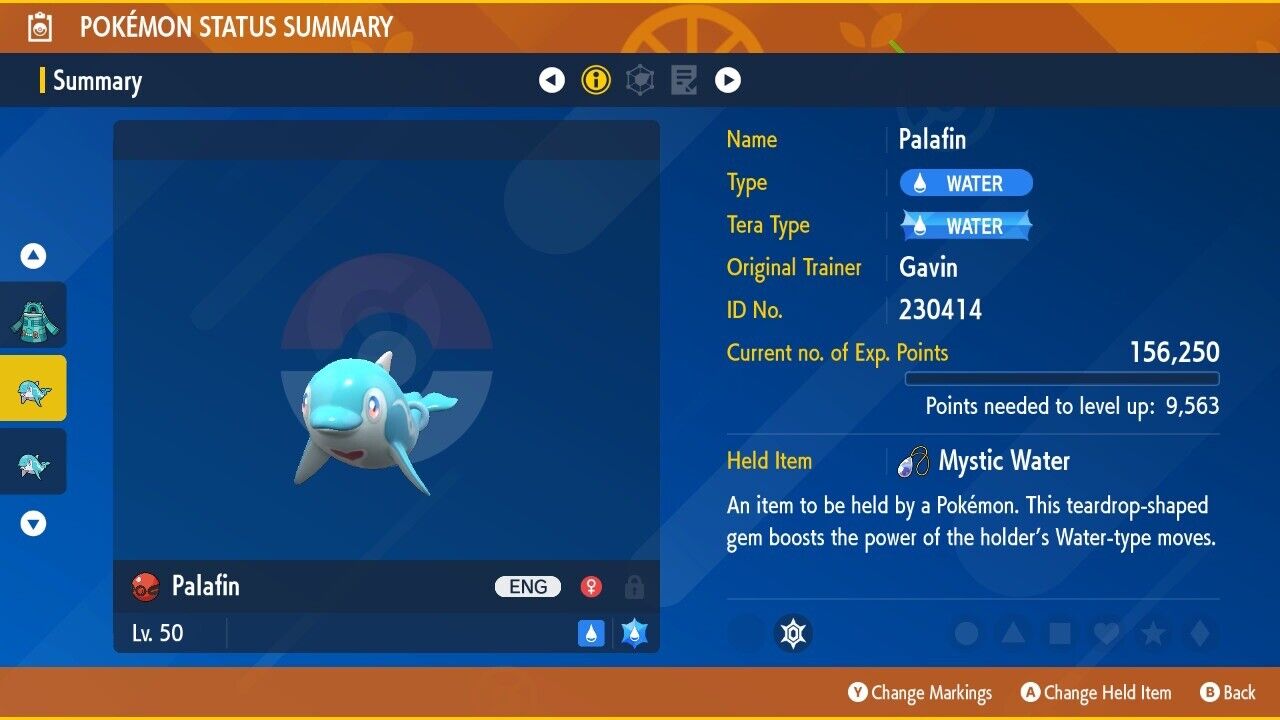Toggle the square marking
This screenshot has height=720, width=1280.
pyautogui.click(x=1059, y=634)
